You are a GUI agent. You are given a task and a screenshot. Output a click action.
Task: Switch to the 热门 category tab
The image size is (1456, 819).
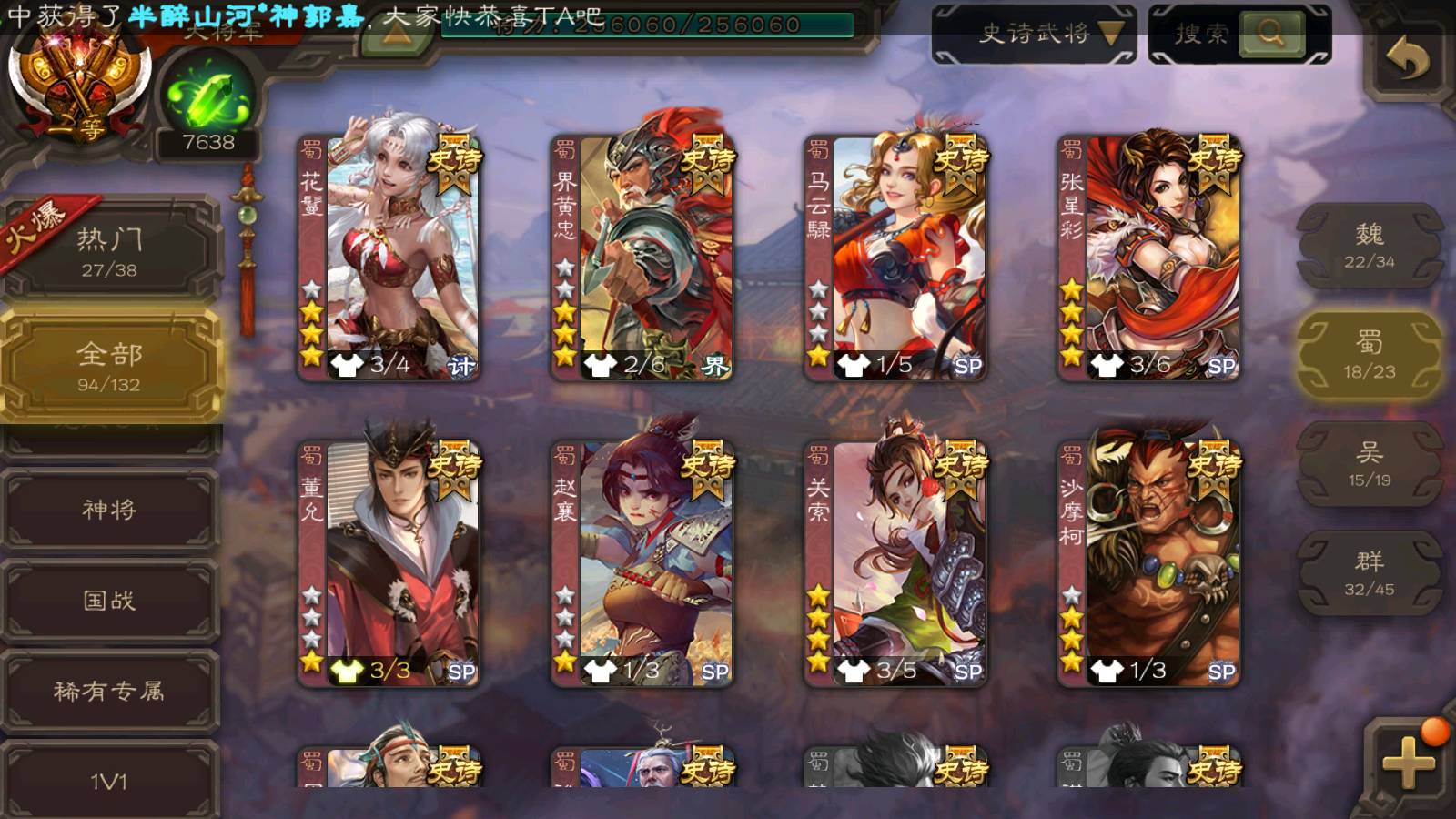(109, 250)
